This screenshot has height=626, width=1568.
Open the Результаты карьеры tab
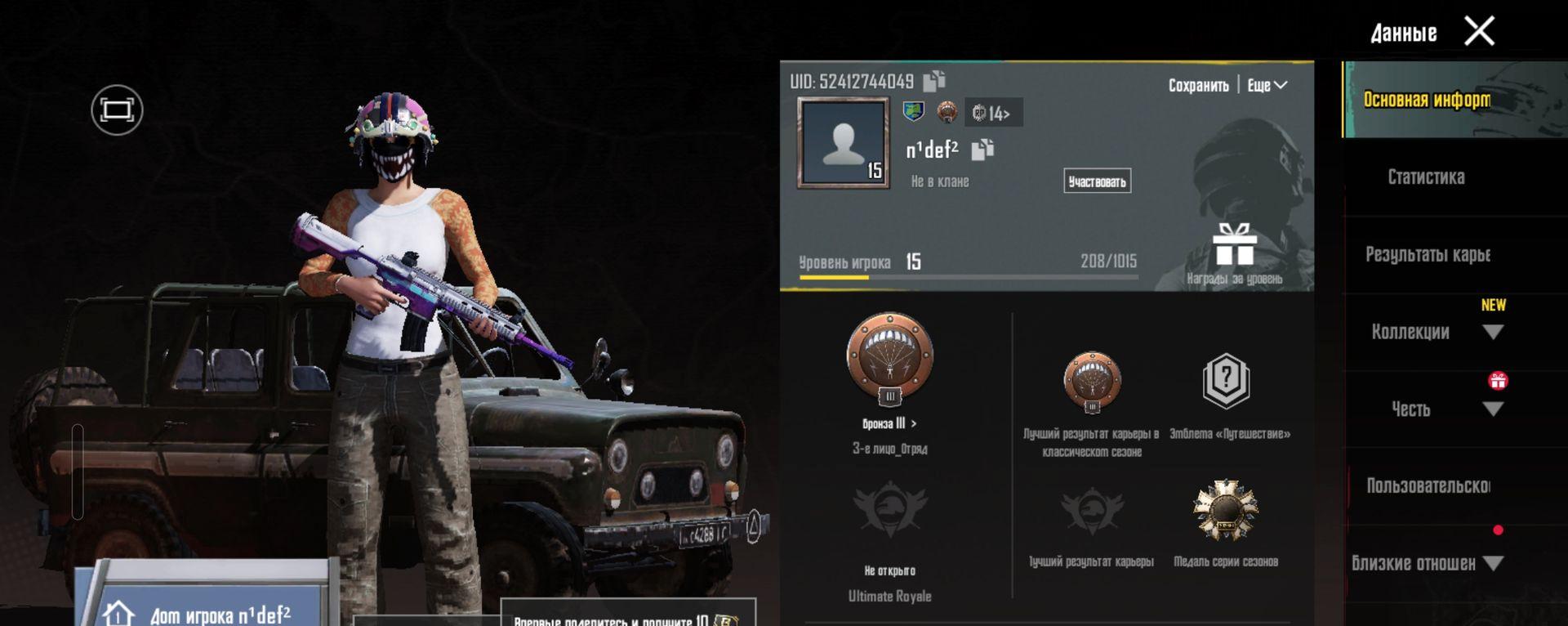(1428, 255)
